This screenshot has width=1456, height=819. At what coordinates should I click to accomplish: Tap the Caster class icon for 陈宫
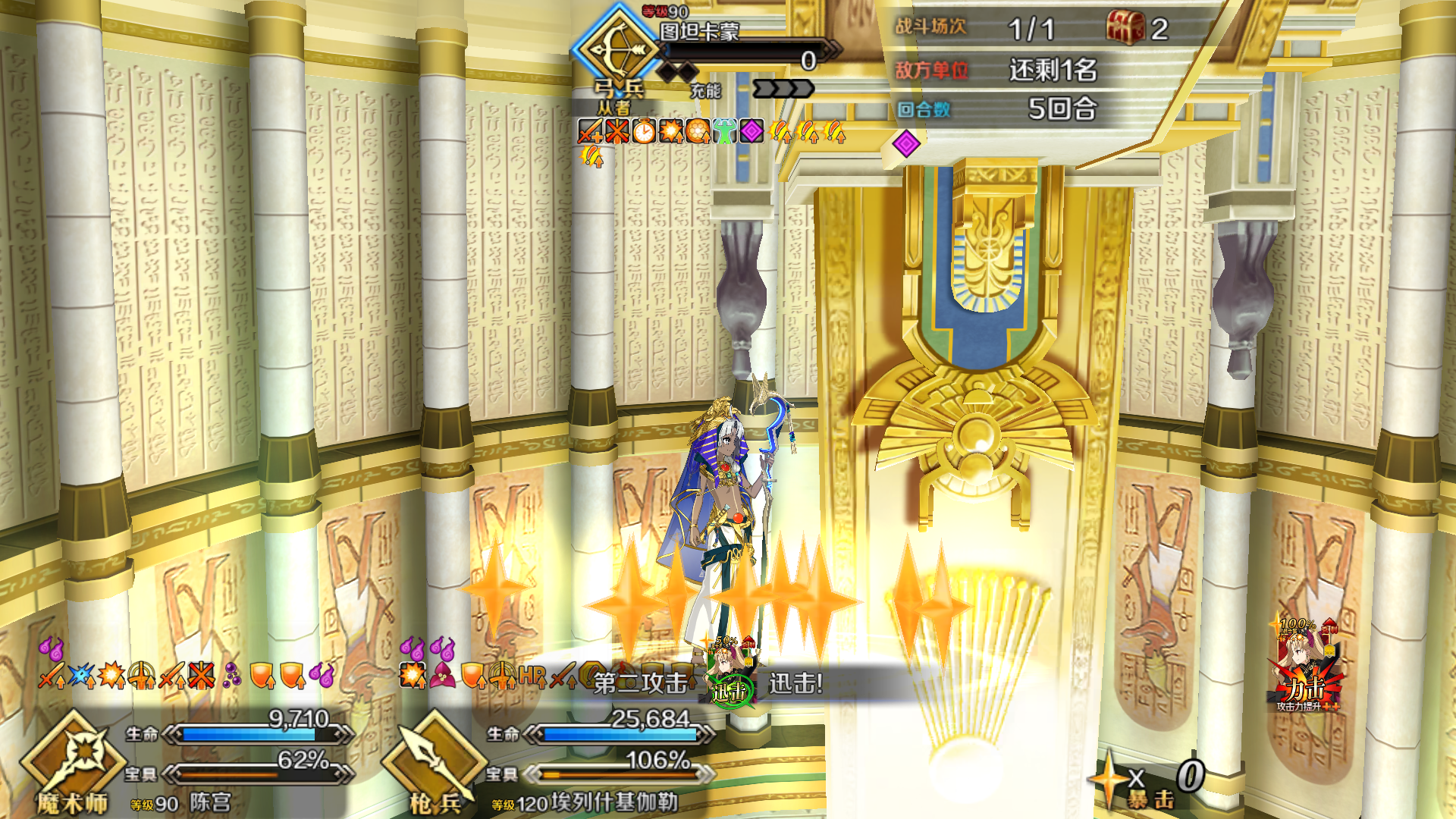[72, 758]
